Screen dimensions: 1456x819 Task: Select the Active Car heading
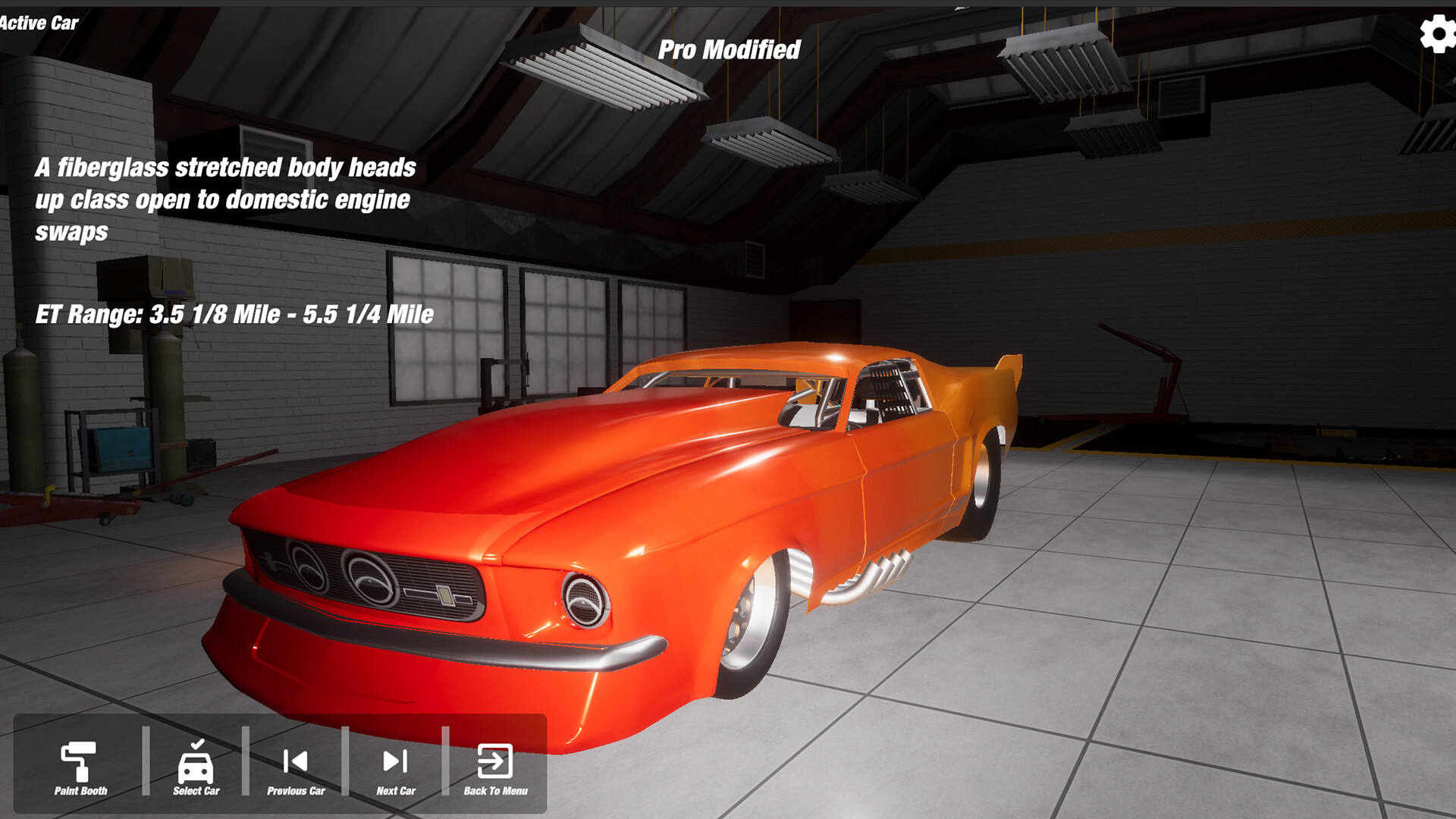click(38, 24)
